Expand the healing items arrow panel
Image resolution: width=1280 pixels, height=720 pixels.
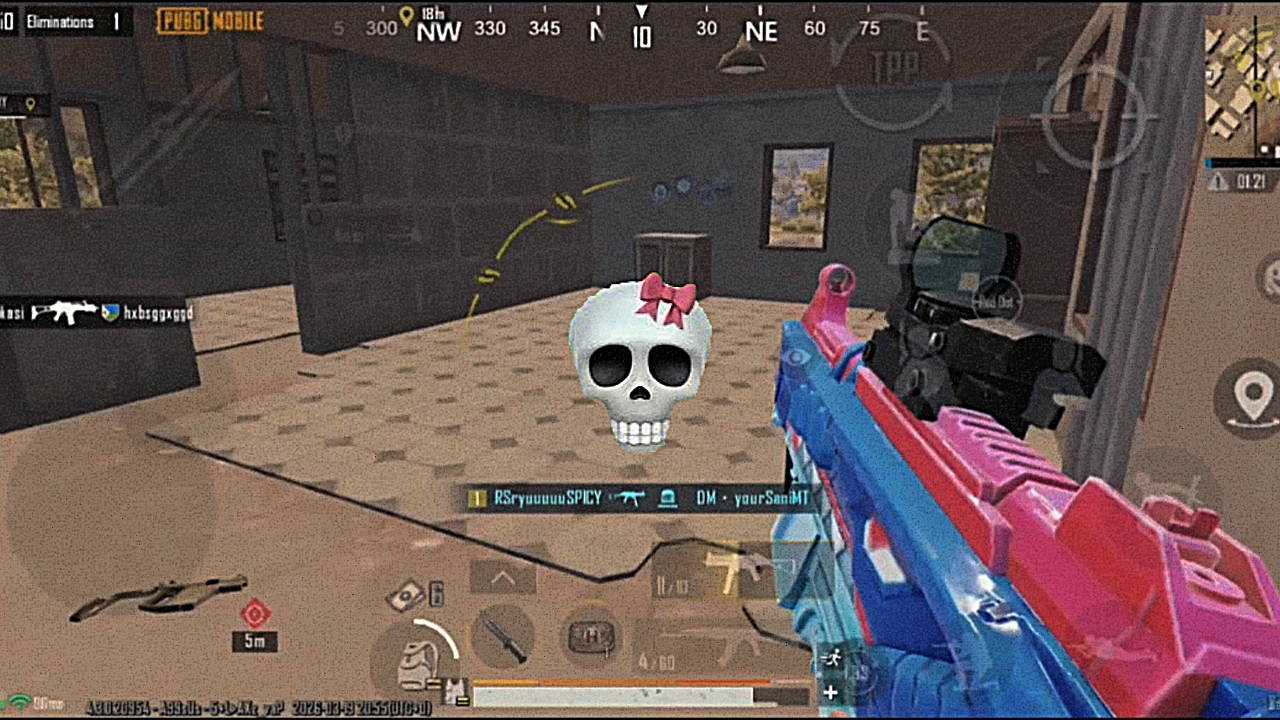[502, 578]
